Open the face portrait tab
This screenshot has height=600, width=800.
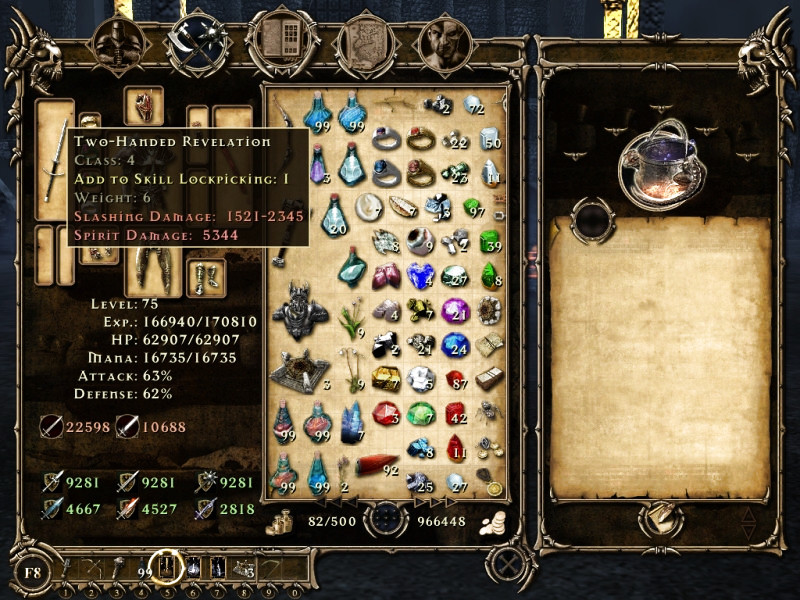441,42
